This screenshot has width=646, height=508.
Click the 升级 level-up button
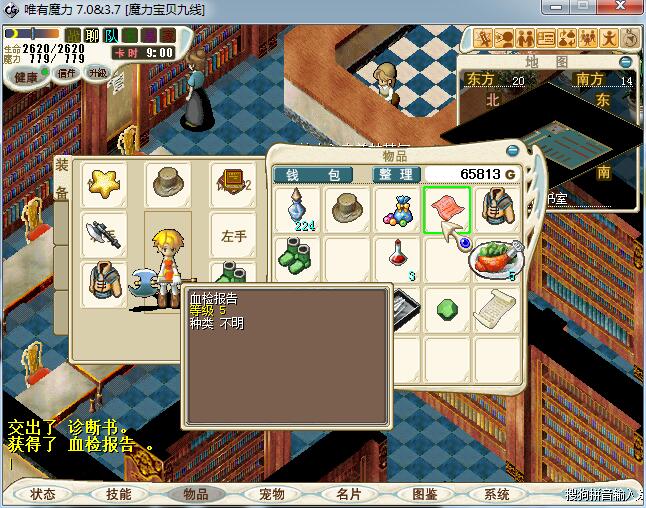(98, 73)
